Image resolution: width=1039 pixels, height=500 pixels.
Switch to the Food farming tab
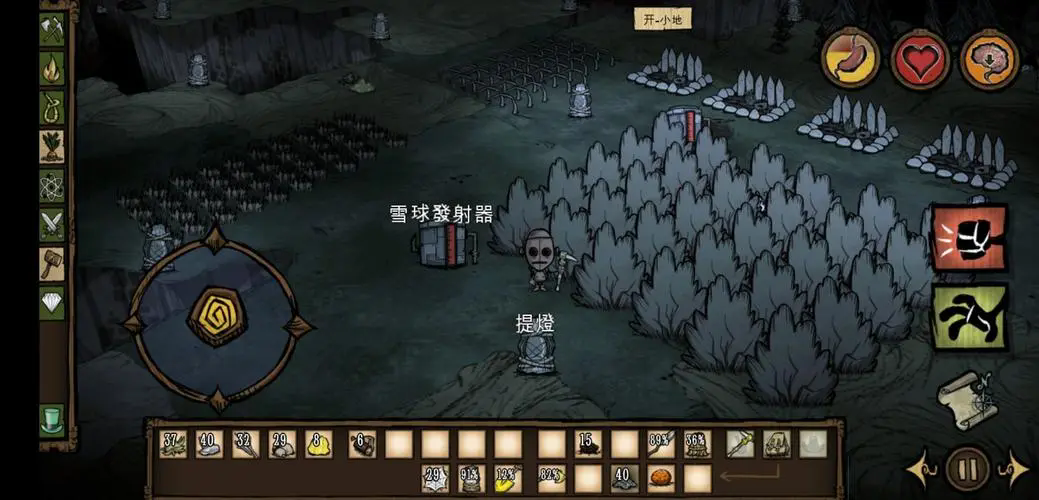tap(52, 146)
